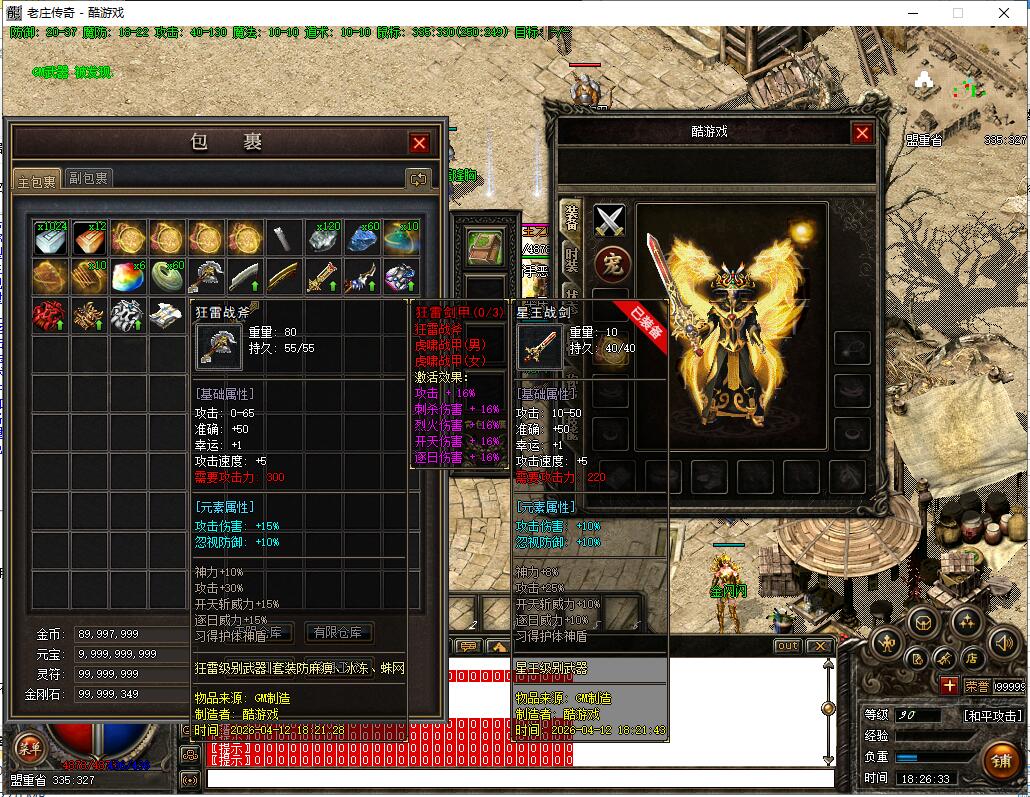Select the green jade ring x60 slot
The height and width of the screenshot is (797, 1030).
pyautogui.click(x=167, y=277)
